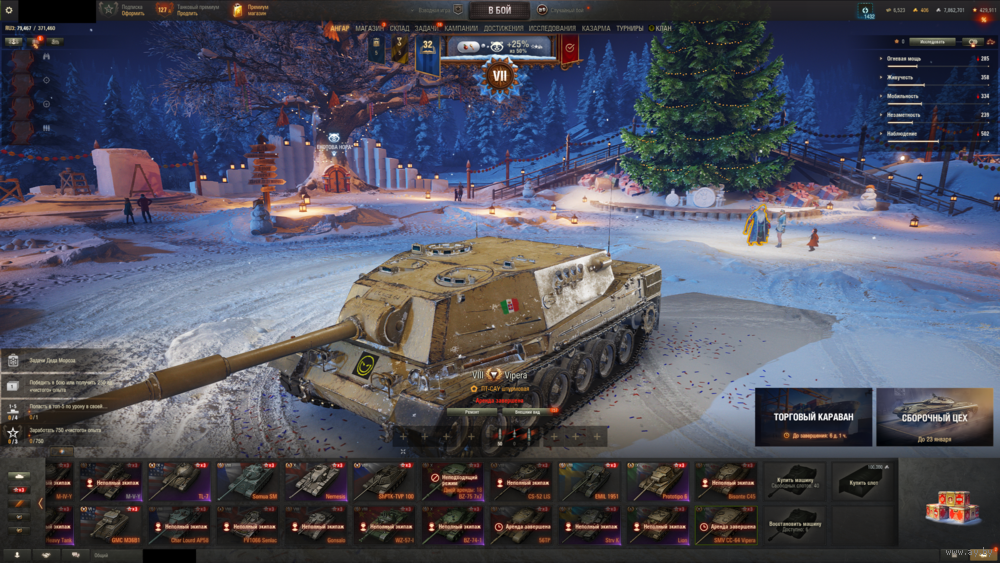1000x563 pixels.
Task: Choose the Char Lourd AP58 tank card
Action: point(180,524)
